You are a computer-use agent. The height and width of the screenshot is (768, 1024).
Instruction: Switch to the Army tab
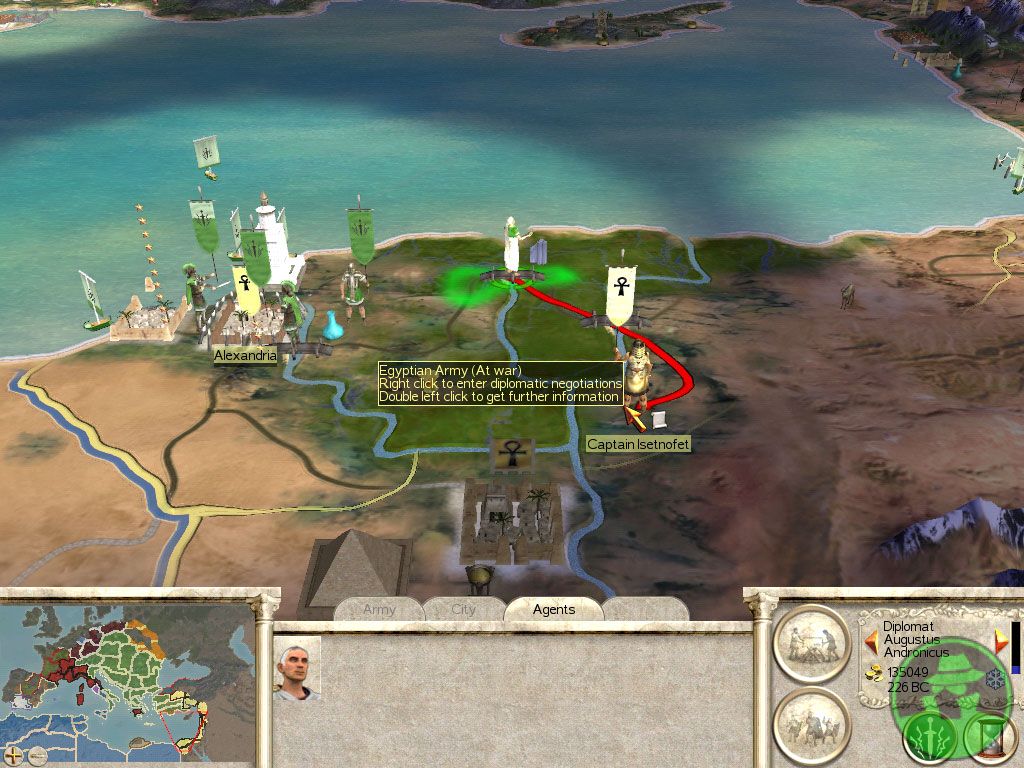click(380, 609)
